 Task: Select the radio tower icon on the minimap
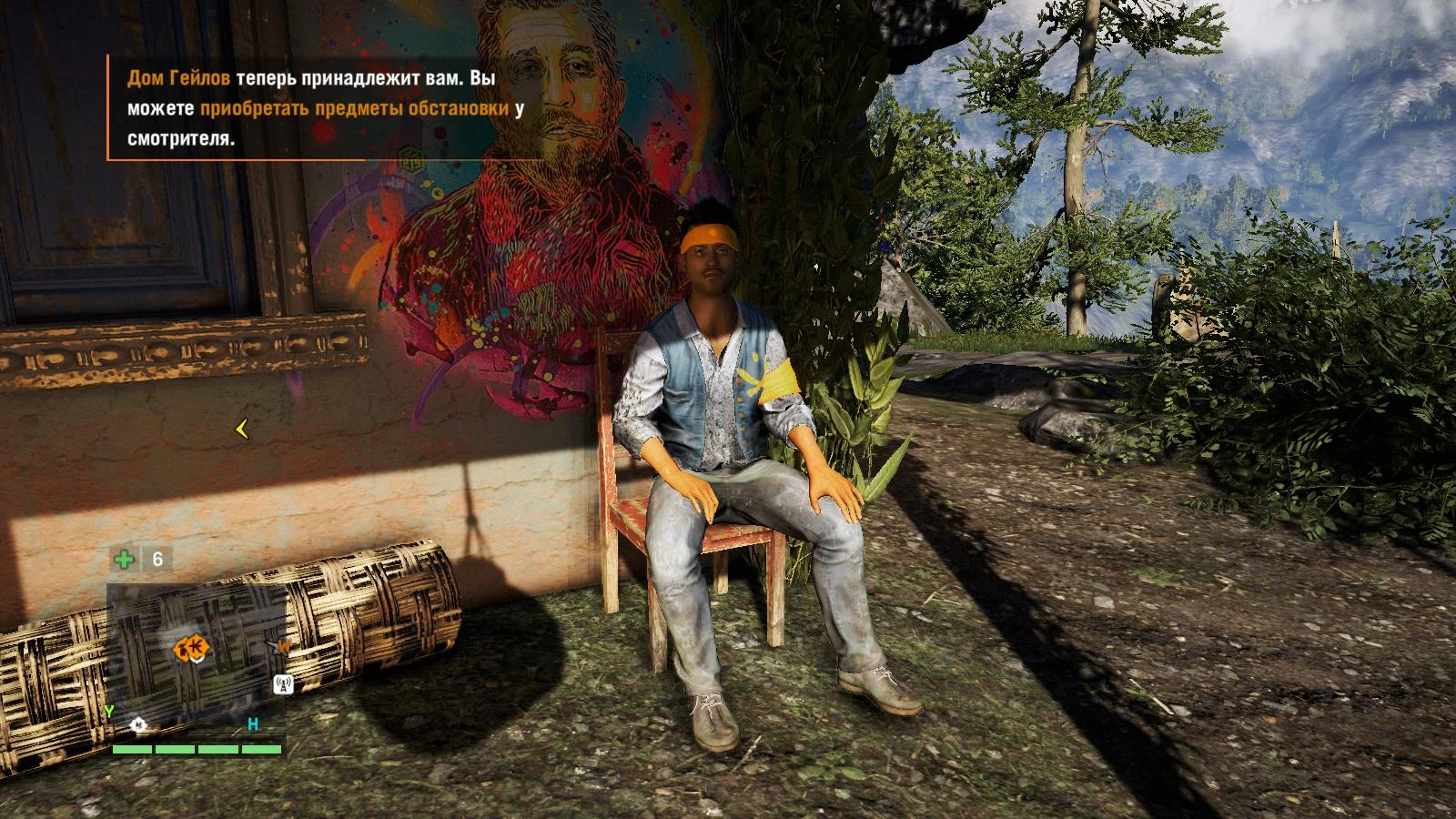pos(283,683)
